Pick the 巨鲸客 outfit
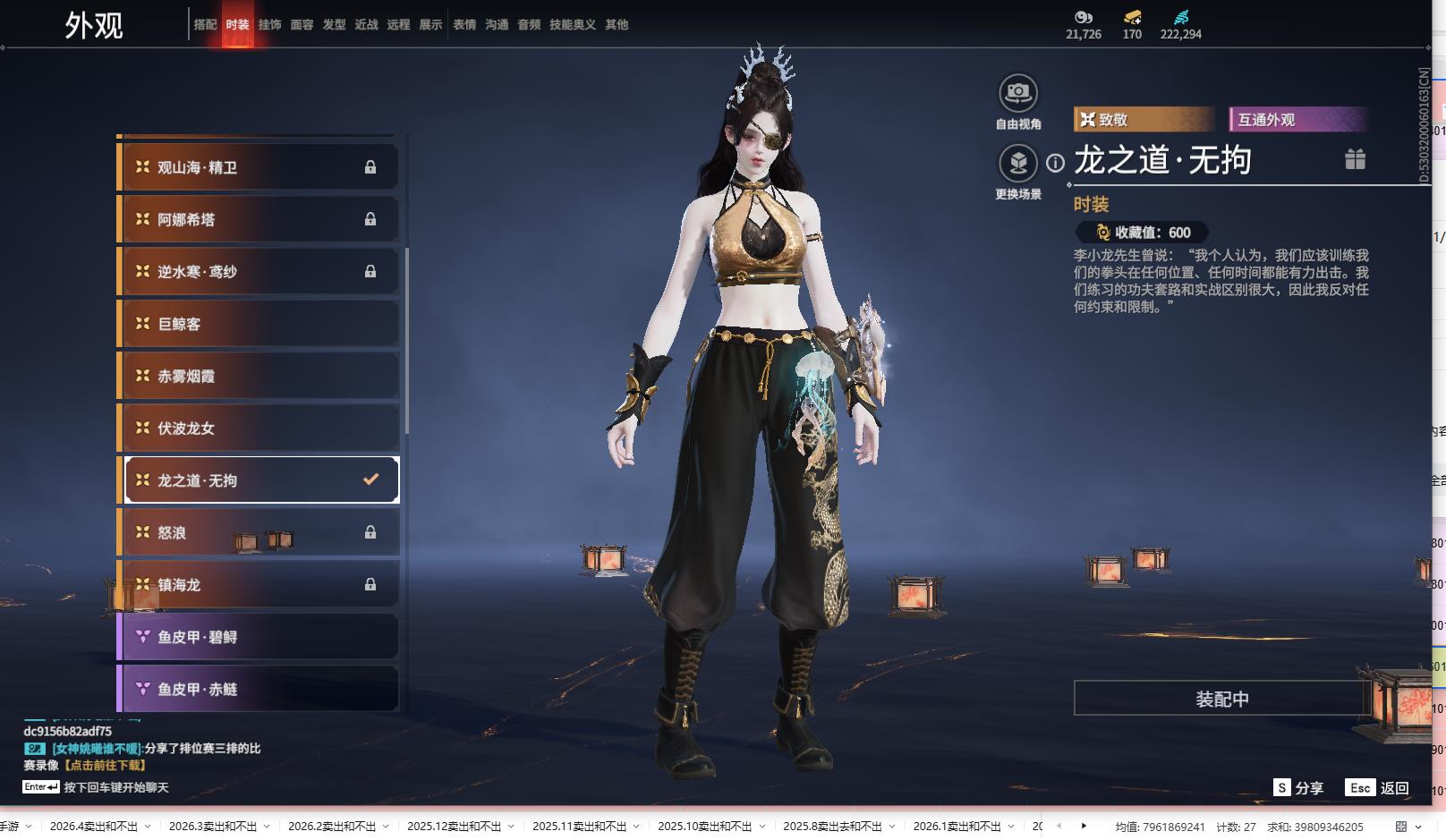Image resolution: width=1446 pixels, height=840 pixels. click(x=259, y=324)
